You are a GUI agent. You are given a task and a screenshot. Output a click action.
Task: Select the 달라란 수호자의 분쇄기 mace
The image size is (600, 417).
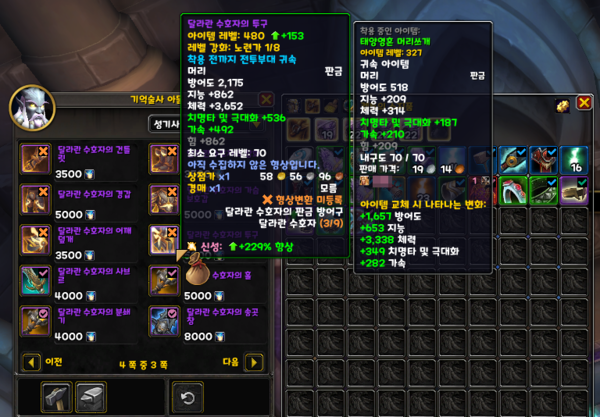click(x=37, y=322)
